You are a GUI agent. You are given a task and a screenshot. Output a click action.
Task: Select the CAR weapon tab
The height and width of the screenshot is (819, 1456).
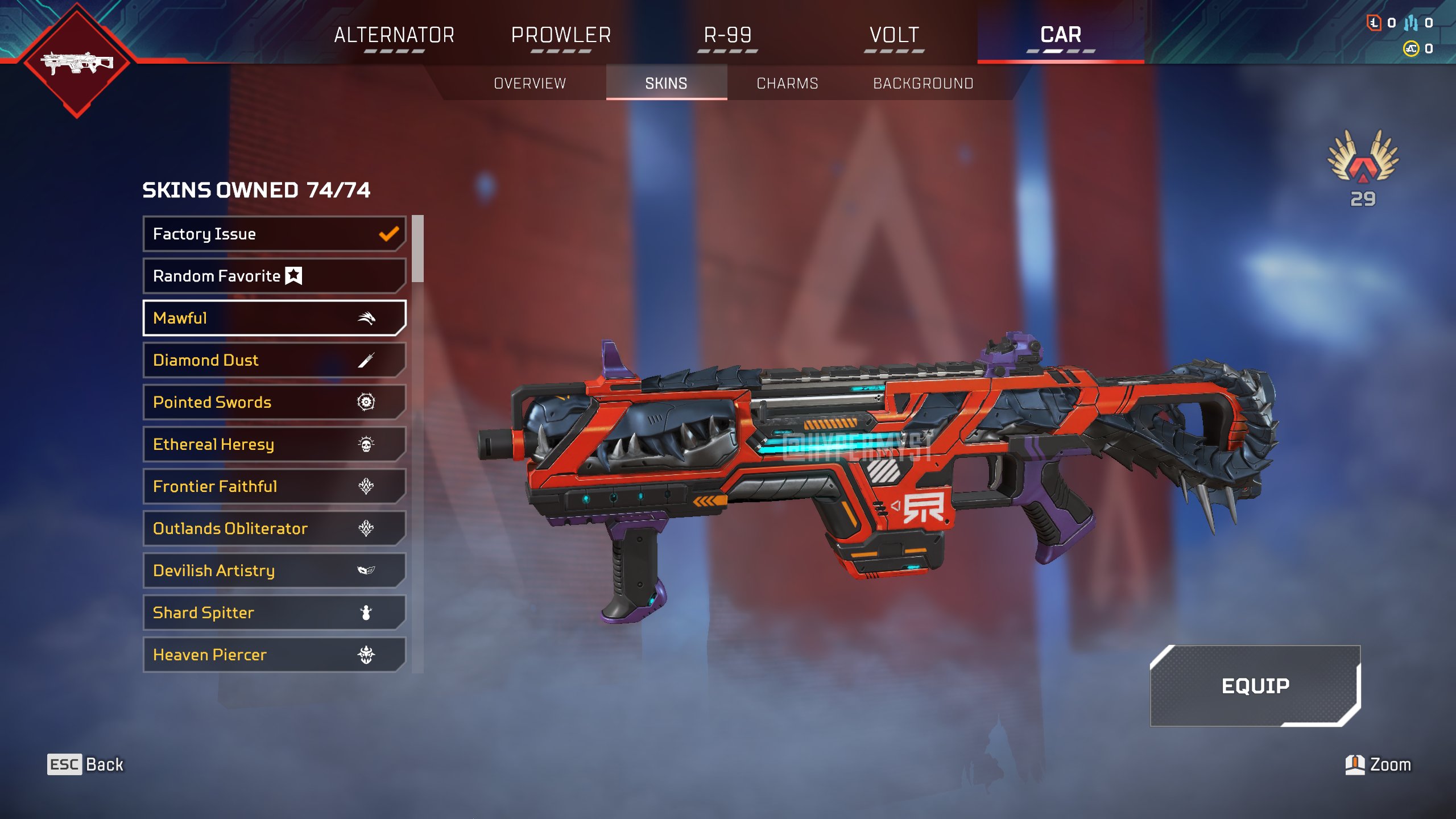(x=1061, y=35)
